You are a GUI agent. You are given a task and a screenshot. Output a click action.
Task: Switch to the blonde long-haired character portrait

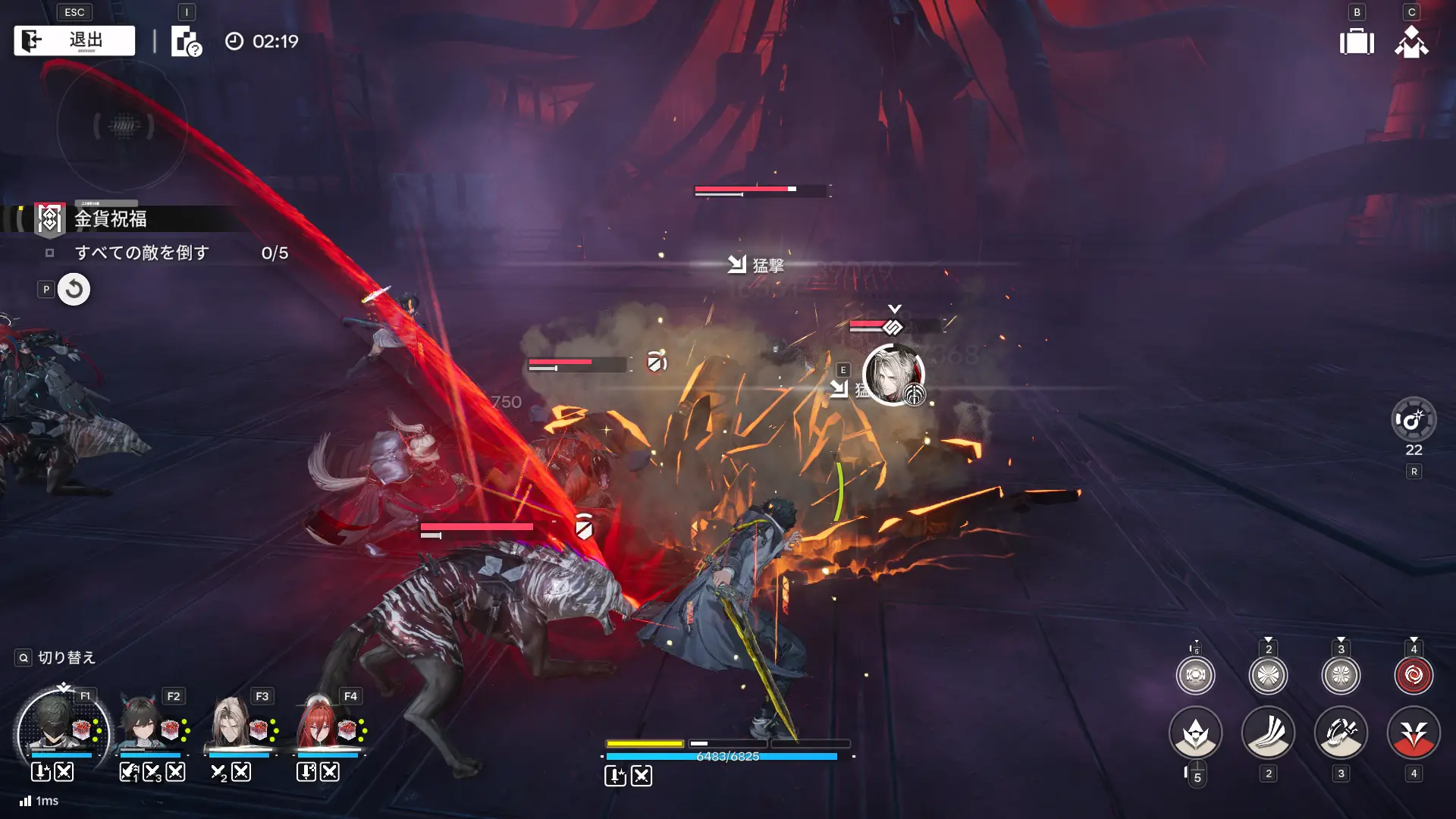tap(229, 724)
